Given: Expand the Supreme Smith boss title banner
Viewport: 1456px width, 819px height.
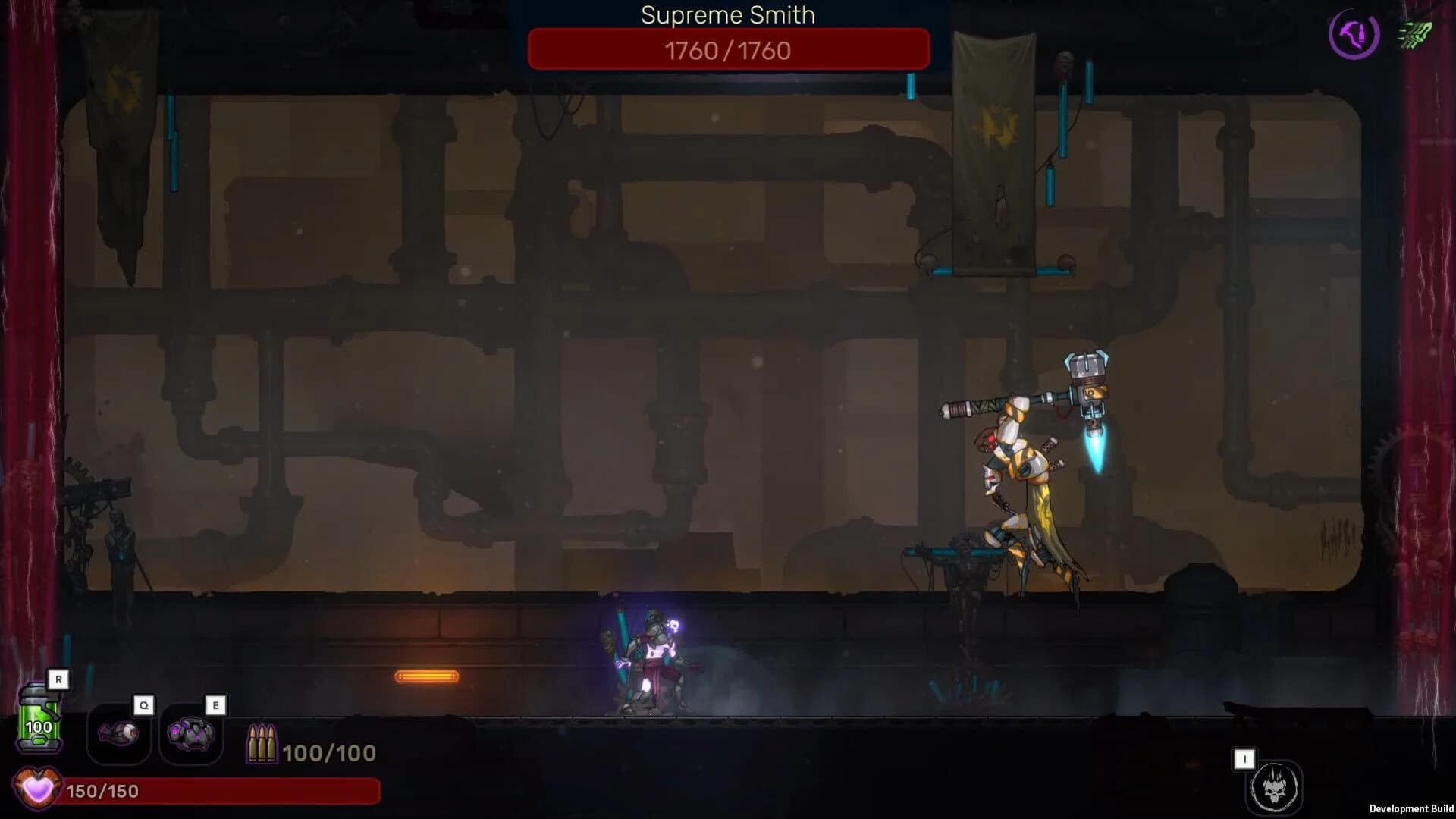Looking at the screenshot, I should [726, 15].
